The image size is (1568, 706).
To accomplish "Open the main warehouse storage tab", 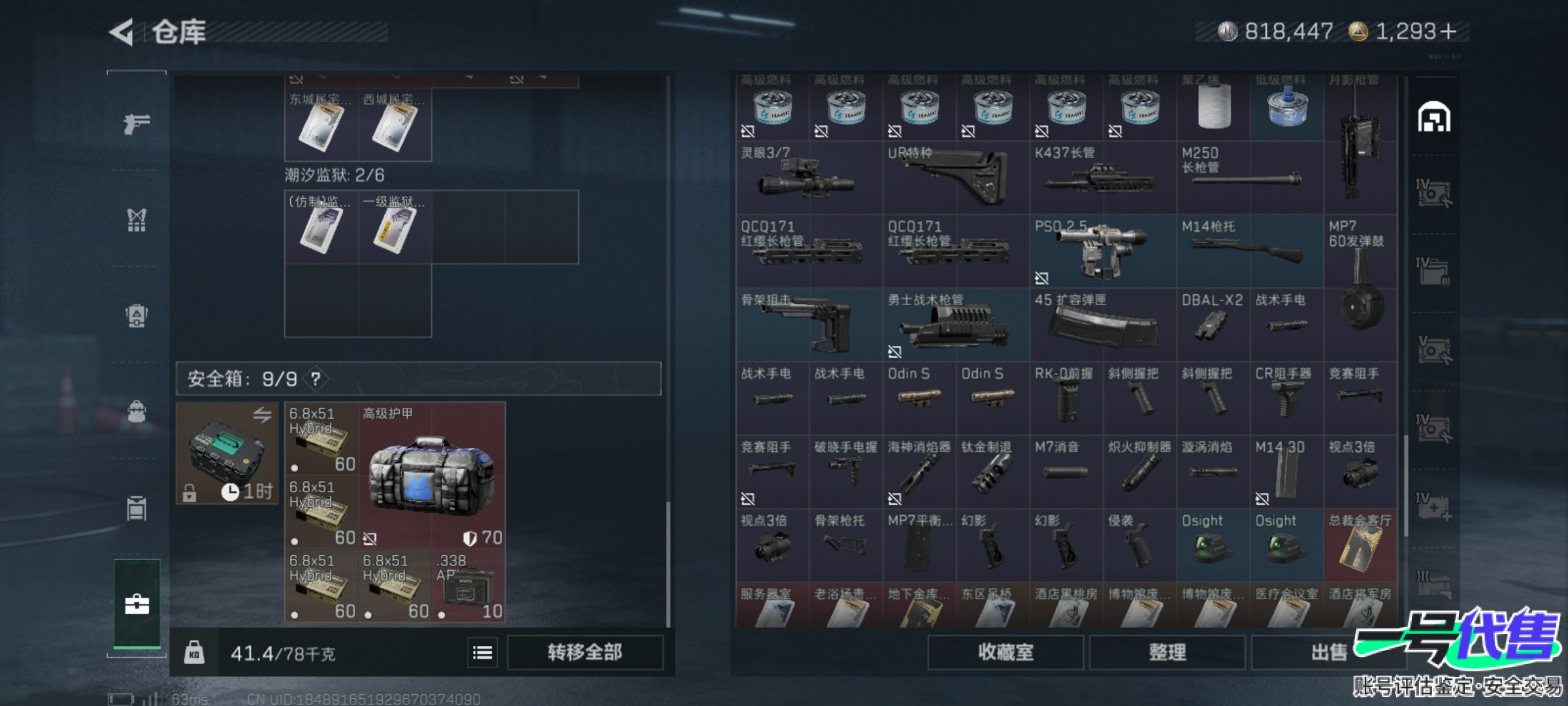I will [x=1433, y=118].
